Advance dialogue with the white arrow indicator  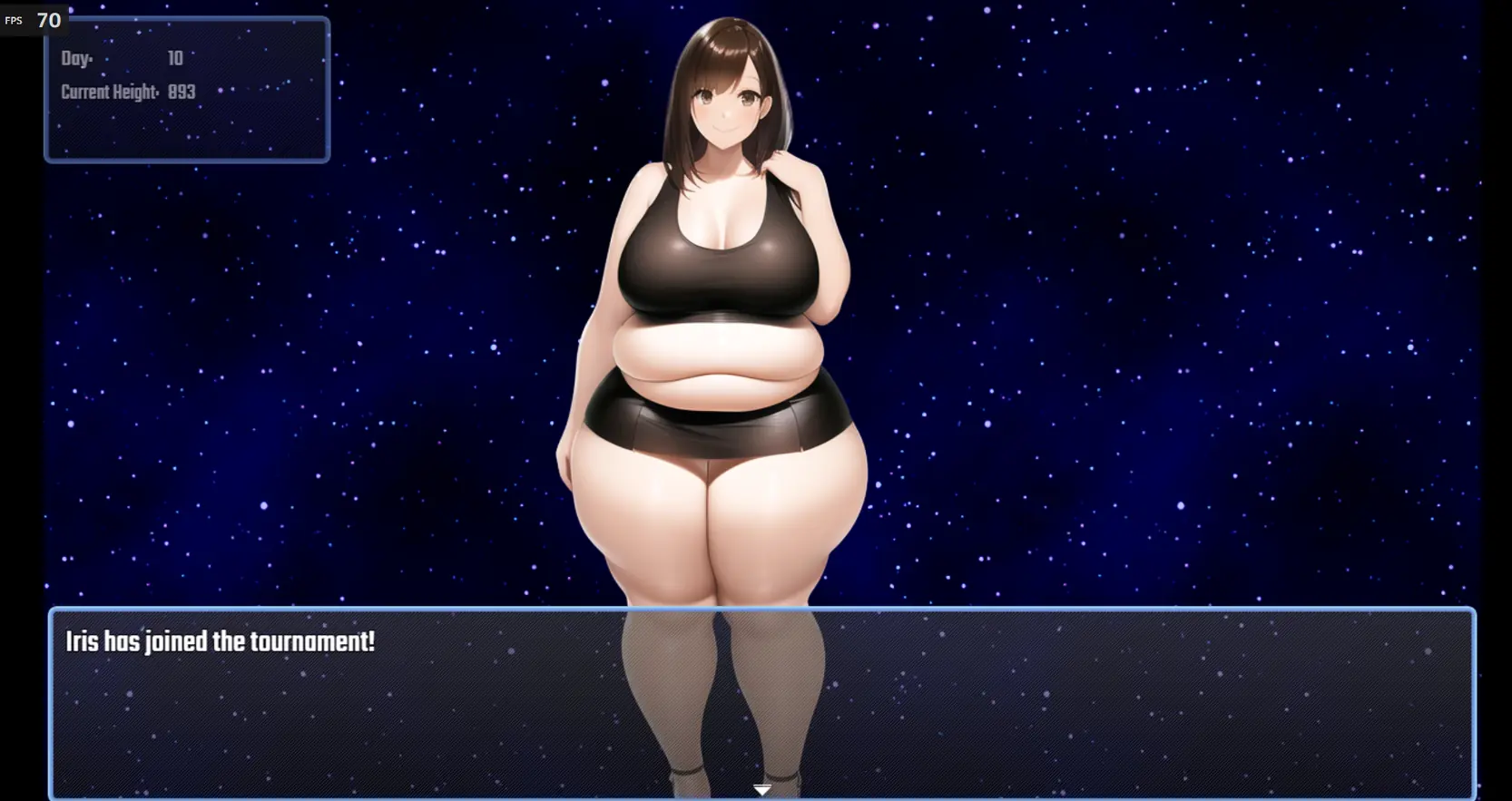coord(762,789)
